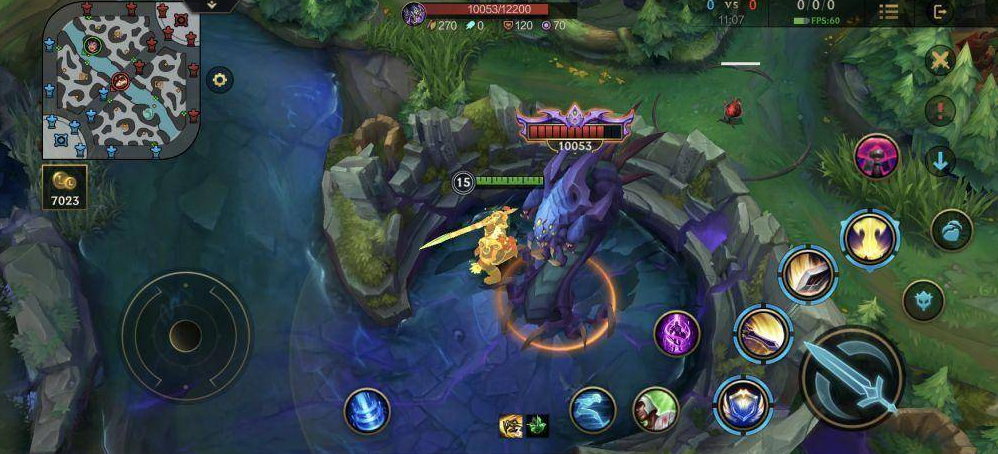Open the shop via the gold coin button

click(x=65, y=187)
